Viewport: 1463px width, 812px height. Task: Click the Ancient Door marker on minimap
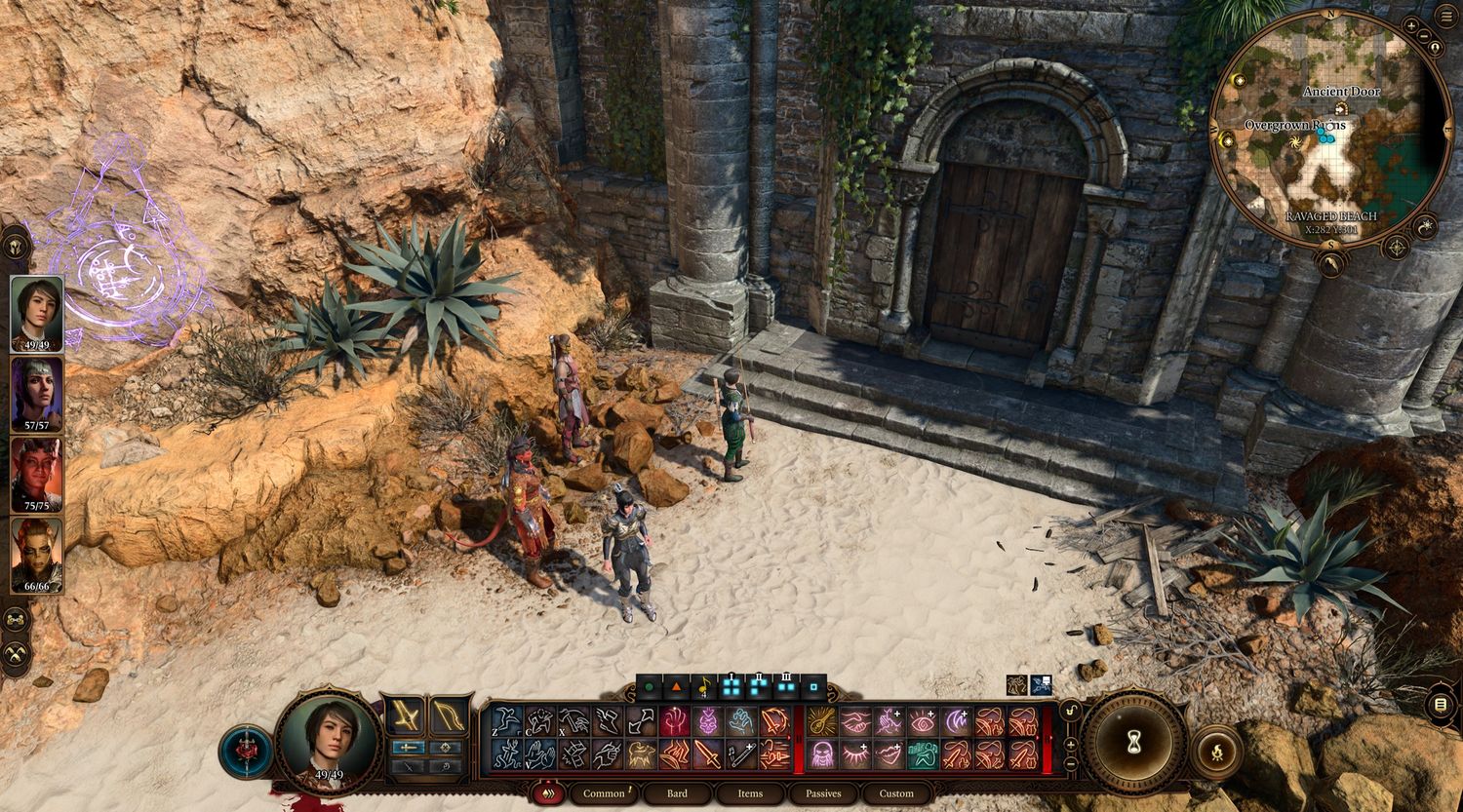(x=1341, y=107)
